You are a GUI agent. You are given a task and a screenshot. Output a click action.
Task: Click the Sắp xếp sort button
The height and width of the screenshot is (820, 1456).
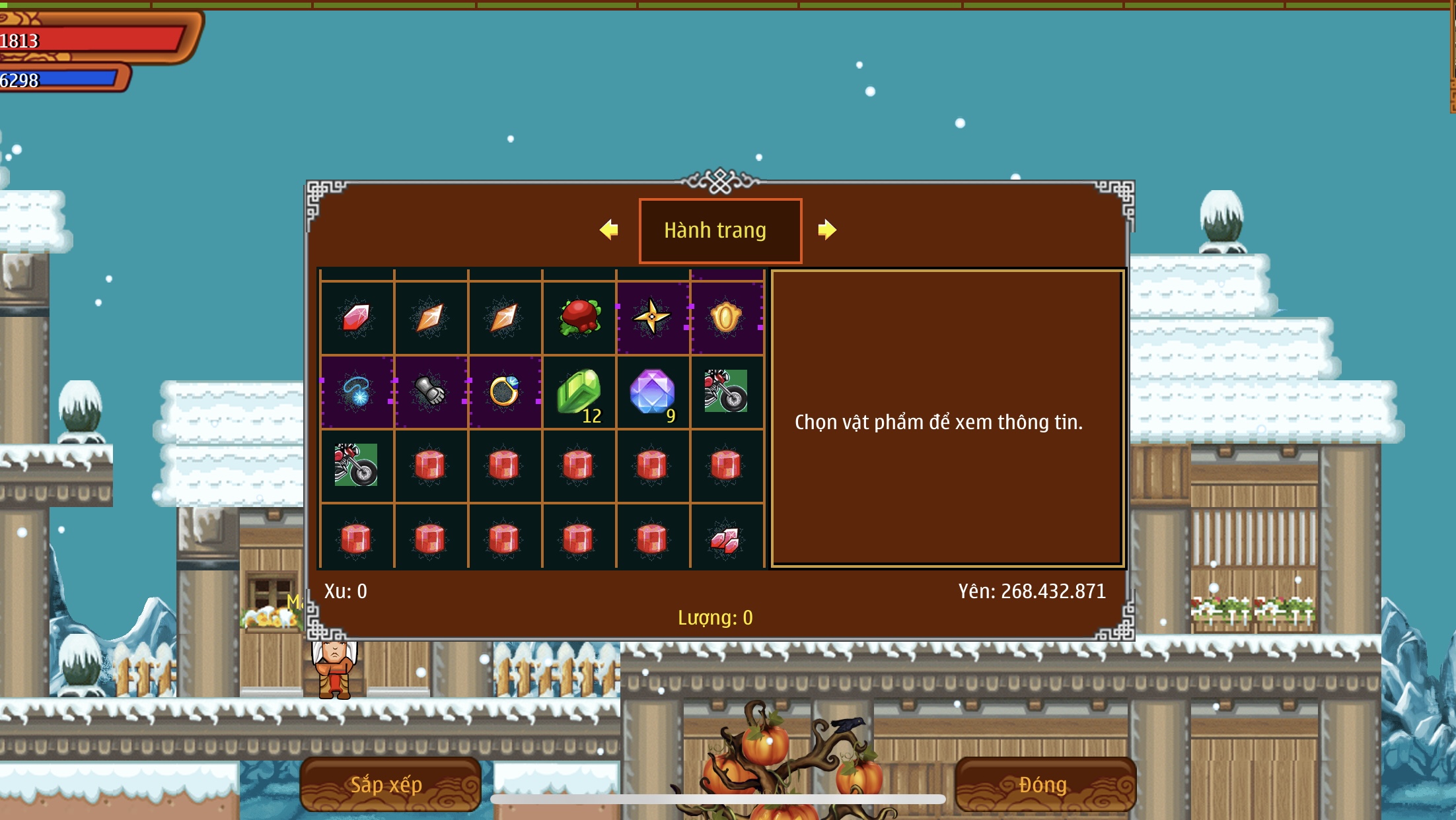[390, 784]
